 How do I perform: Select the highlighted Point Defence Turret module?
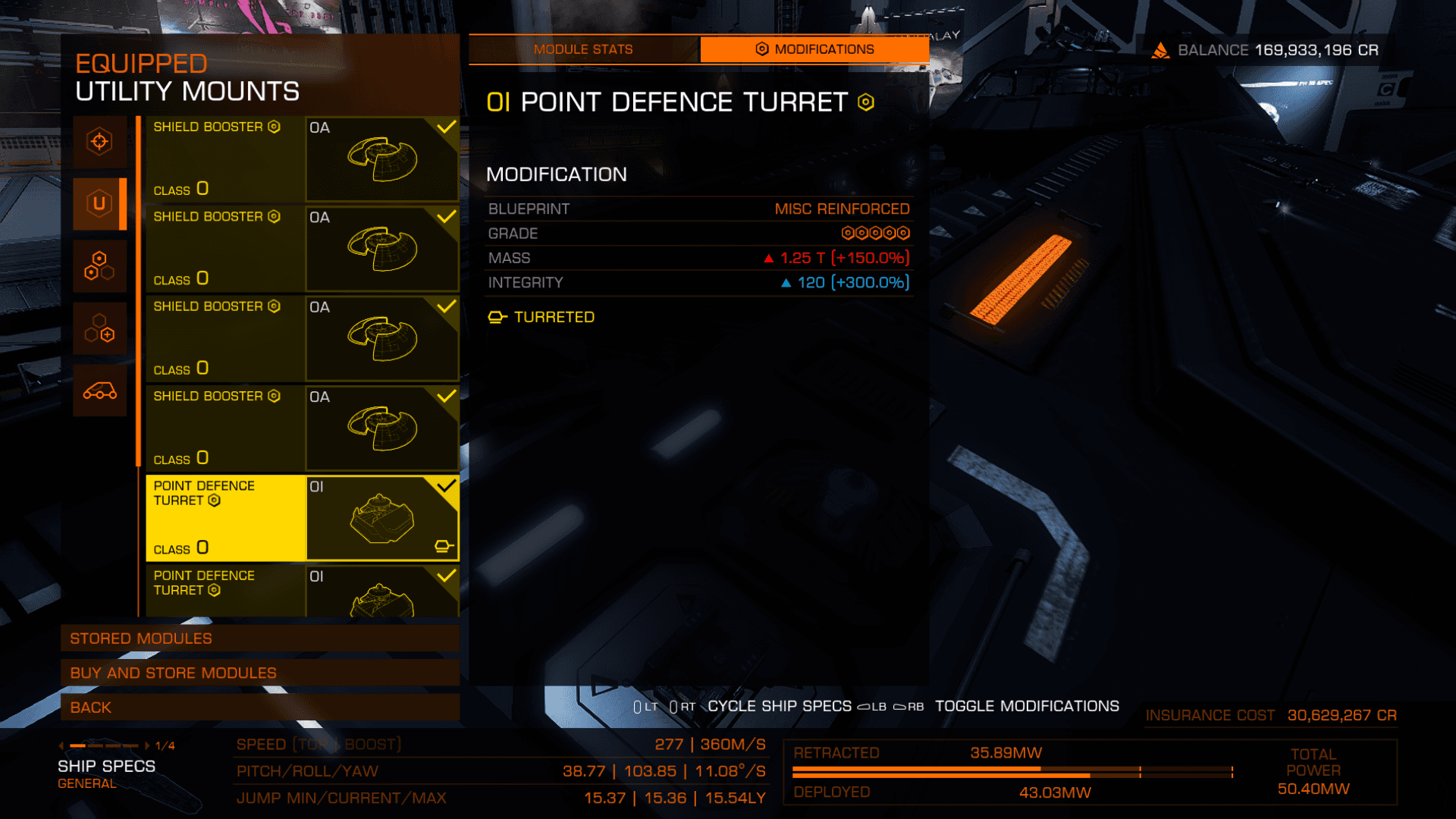point(302,518)
